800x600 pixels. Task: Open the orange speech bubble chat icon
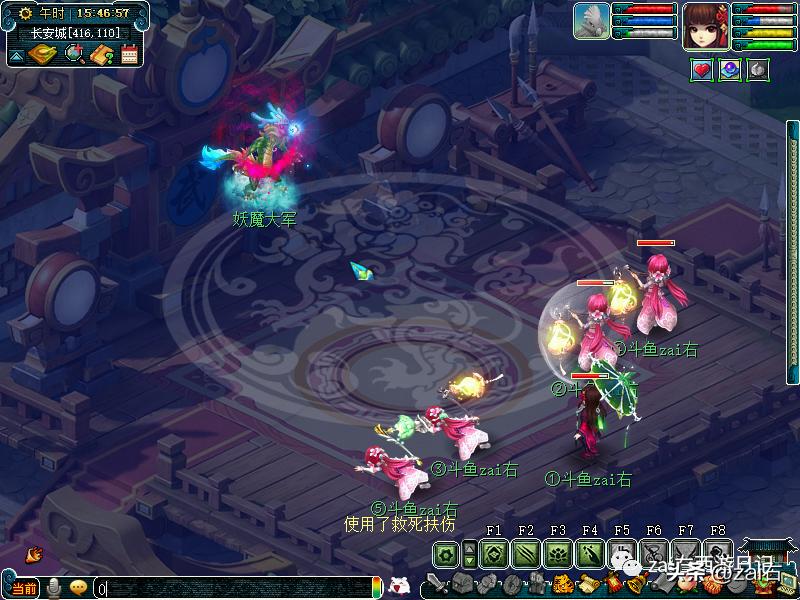pos(78,588)
